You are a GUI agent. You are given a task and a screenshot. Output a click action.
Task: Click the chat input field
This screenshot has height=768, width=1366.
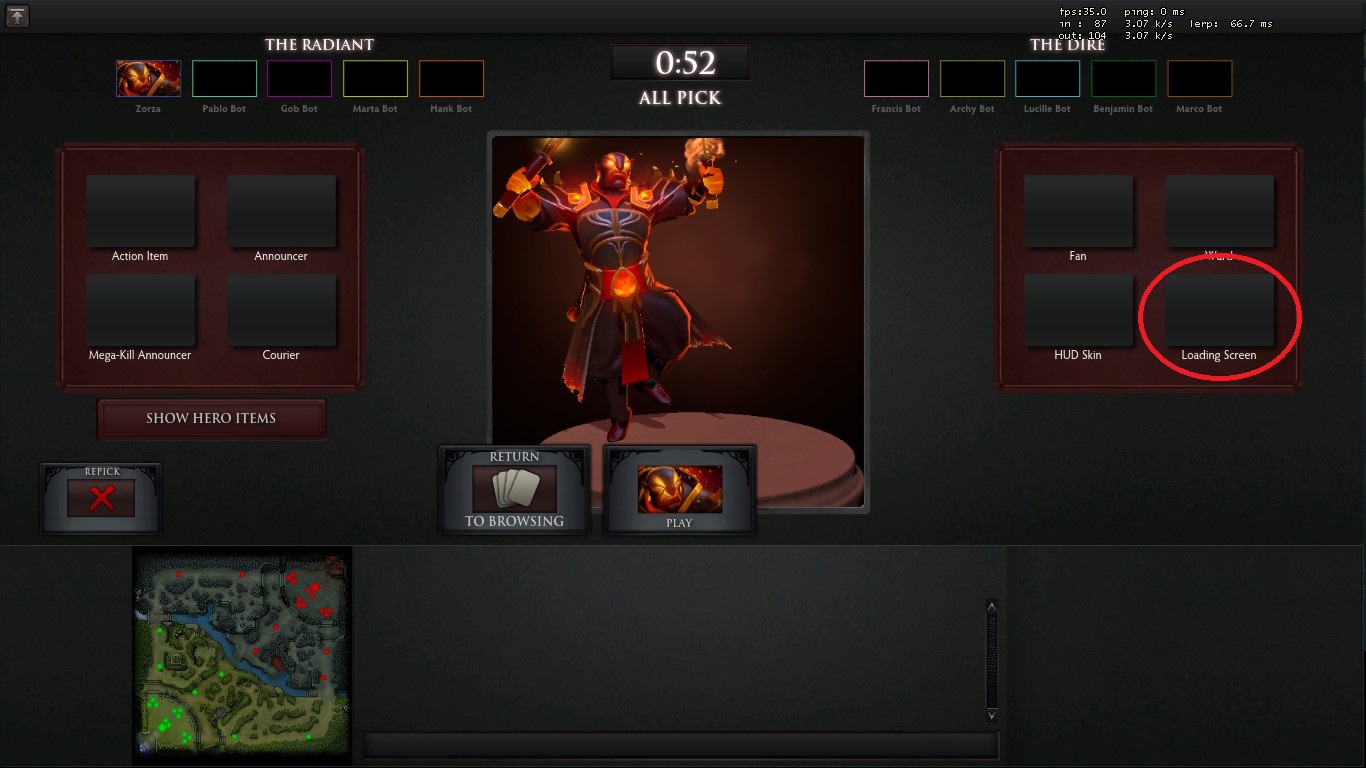(x=680, y=745)
